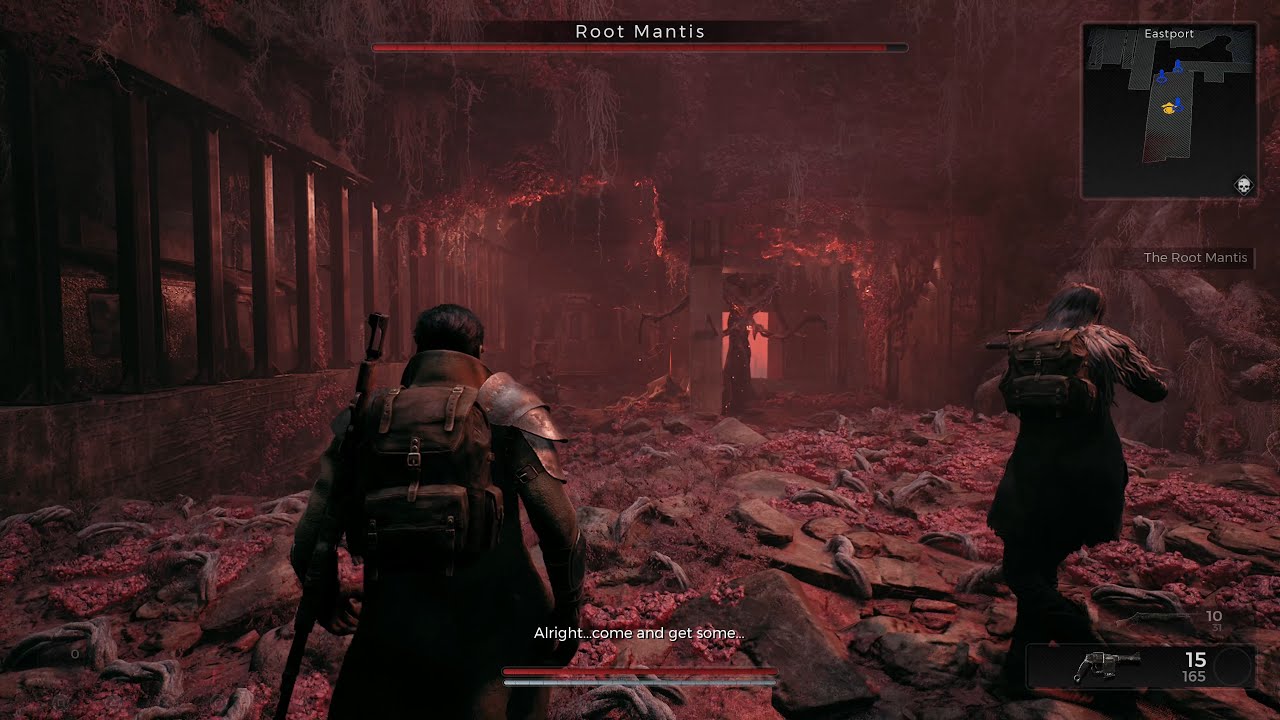Toggle the ammo readout showing 15
1280x720 pixels.
(1196, 660)
